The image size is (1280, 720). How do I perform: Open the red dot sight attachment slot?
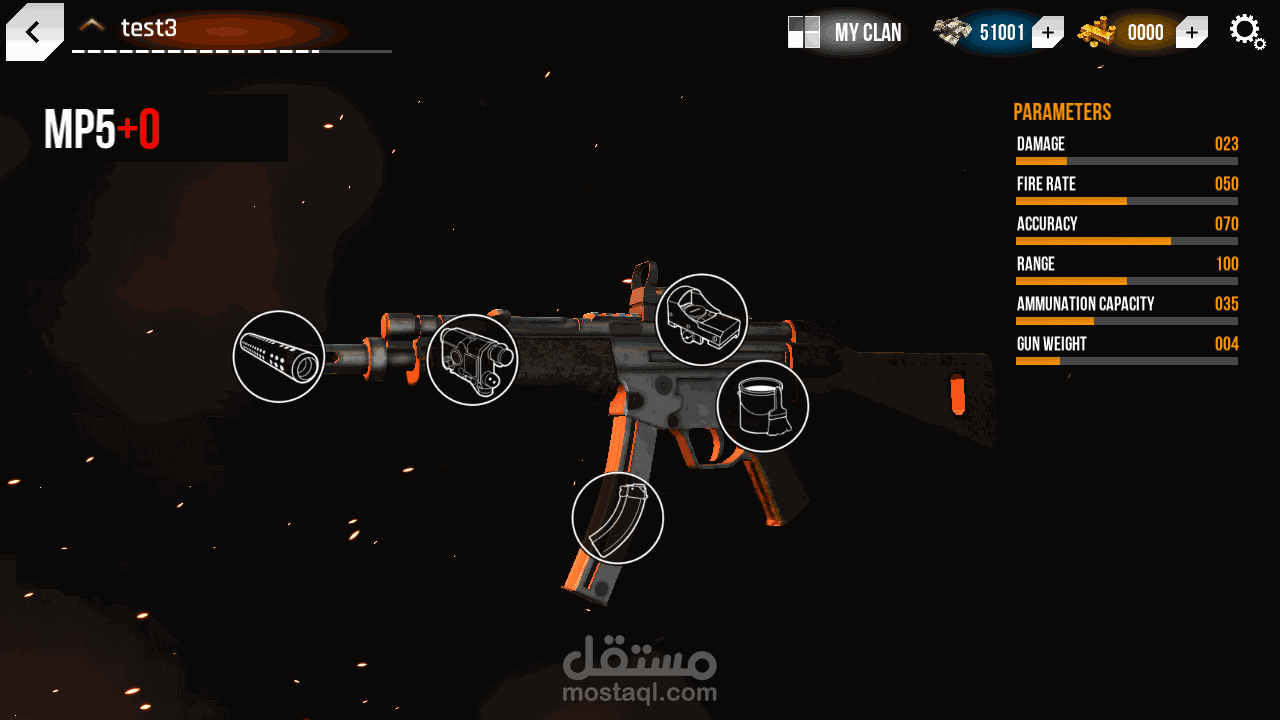(x=702, y=320)
